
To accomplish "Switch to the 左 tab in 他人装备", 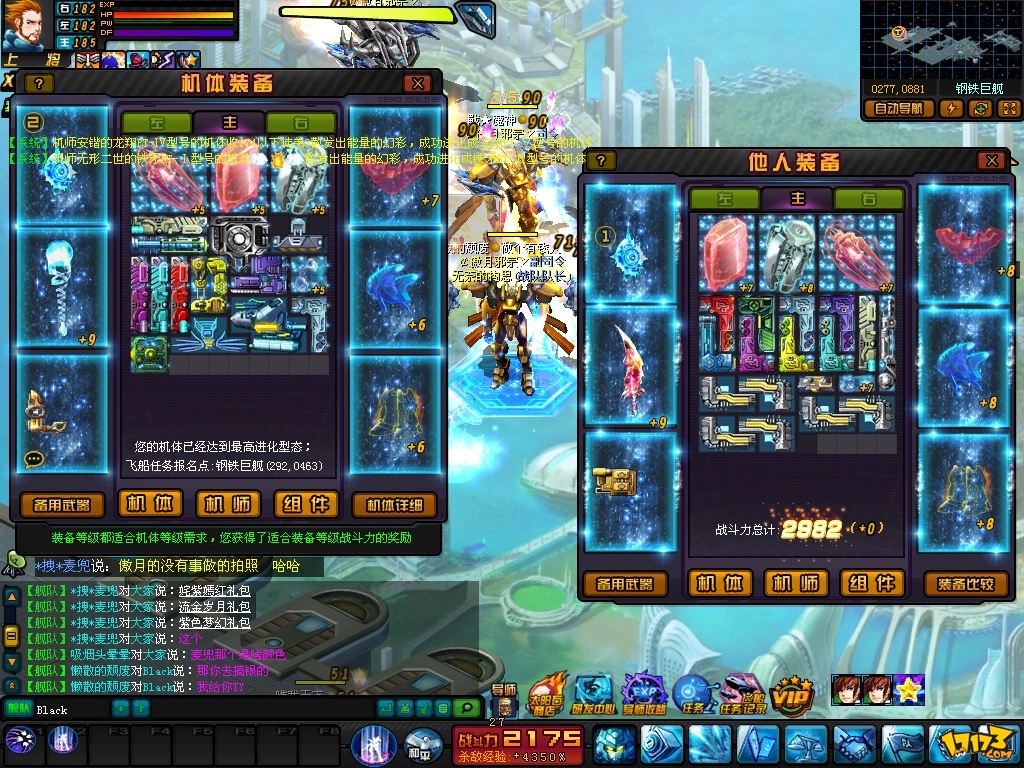I will click(x=723, y=199).
